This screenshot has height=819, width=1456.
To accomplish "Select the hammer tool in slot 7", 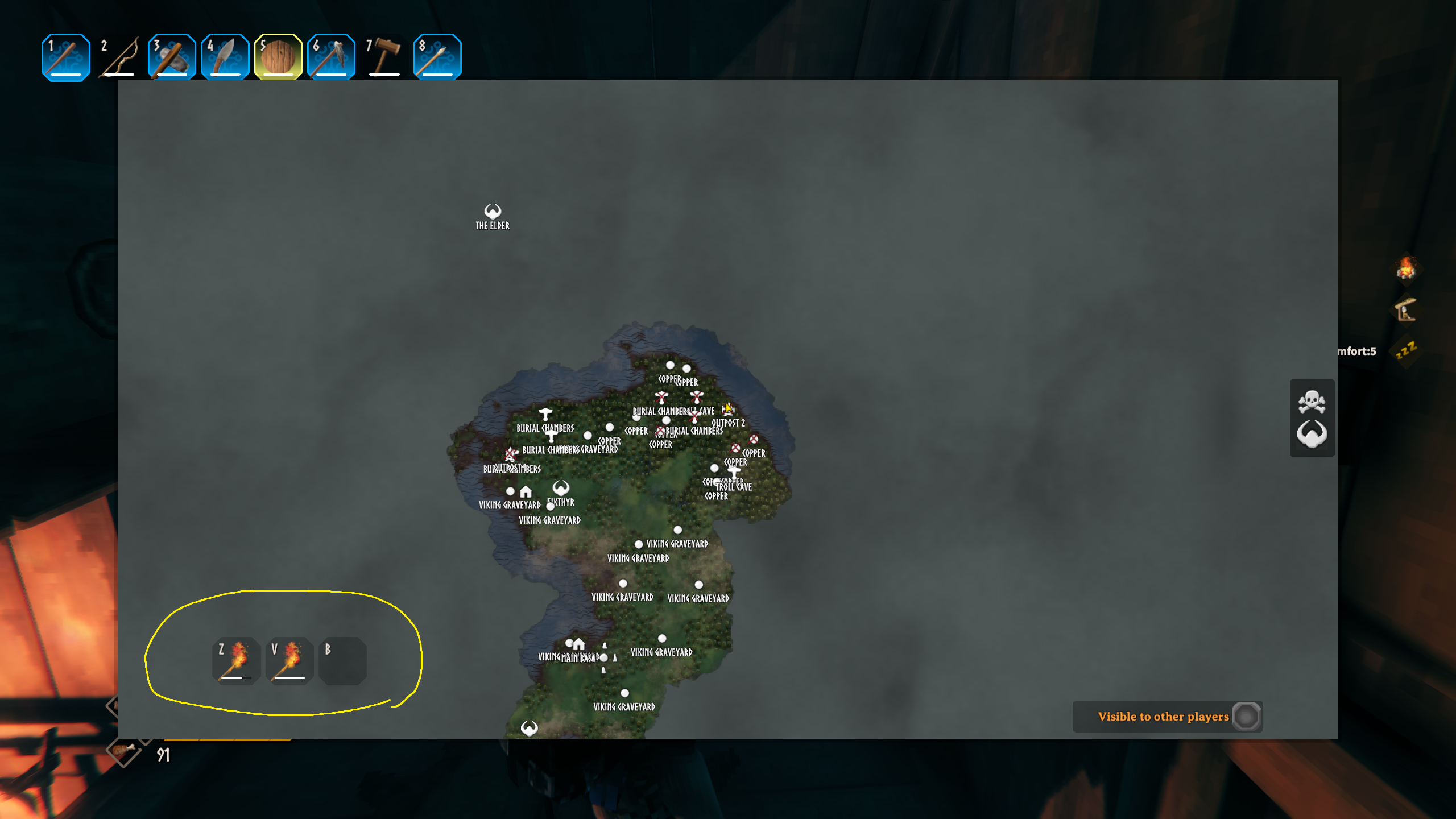I will 384,55.
